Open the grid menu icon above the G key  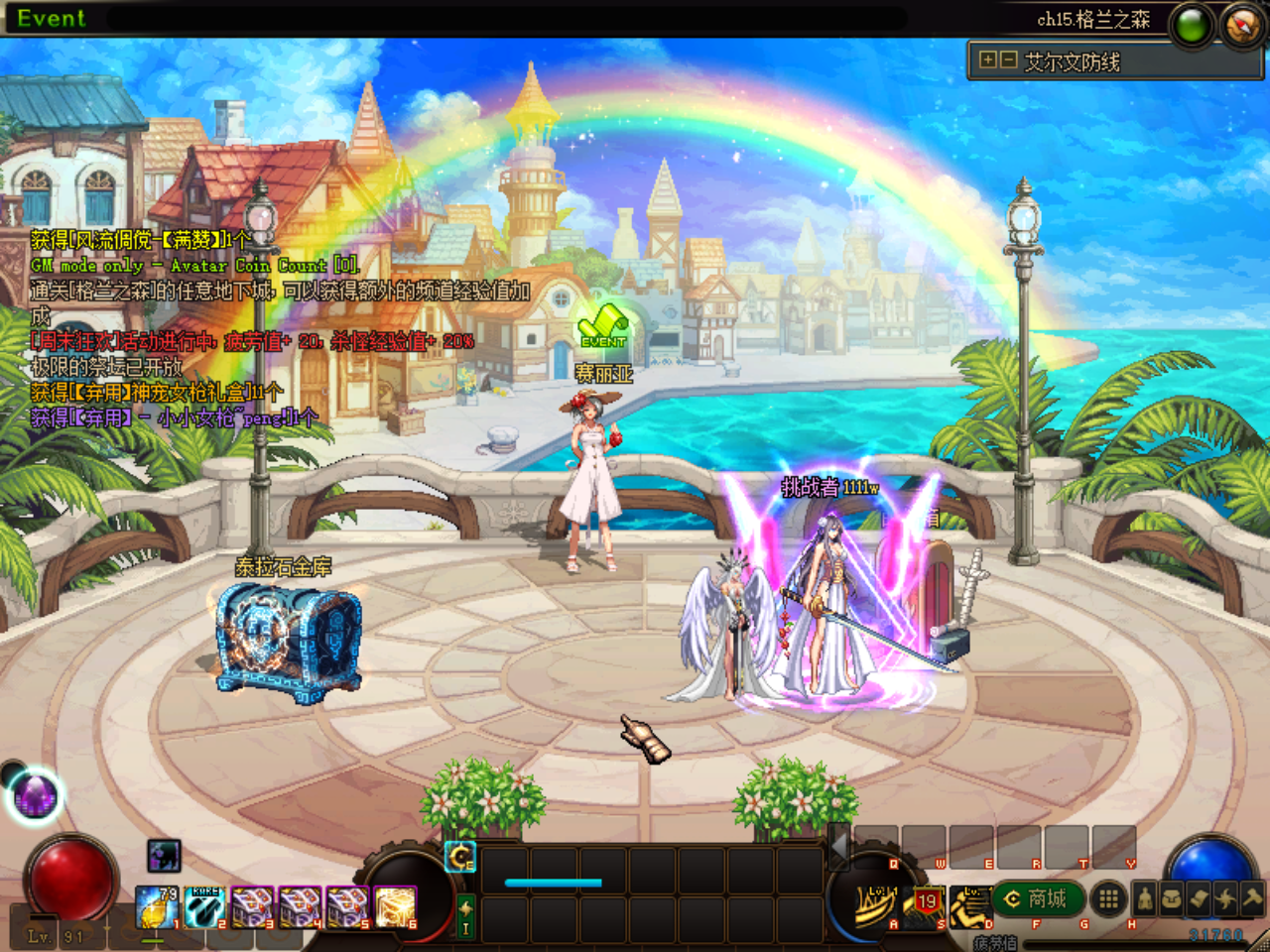click(1109, 898)
